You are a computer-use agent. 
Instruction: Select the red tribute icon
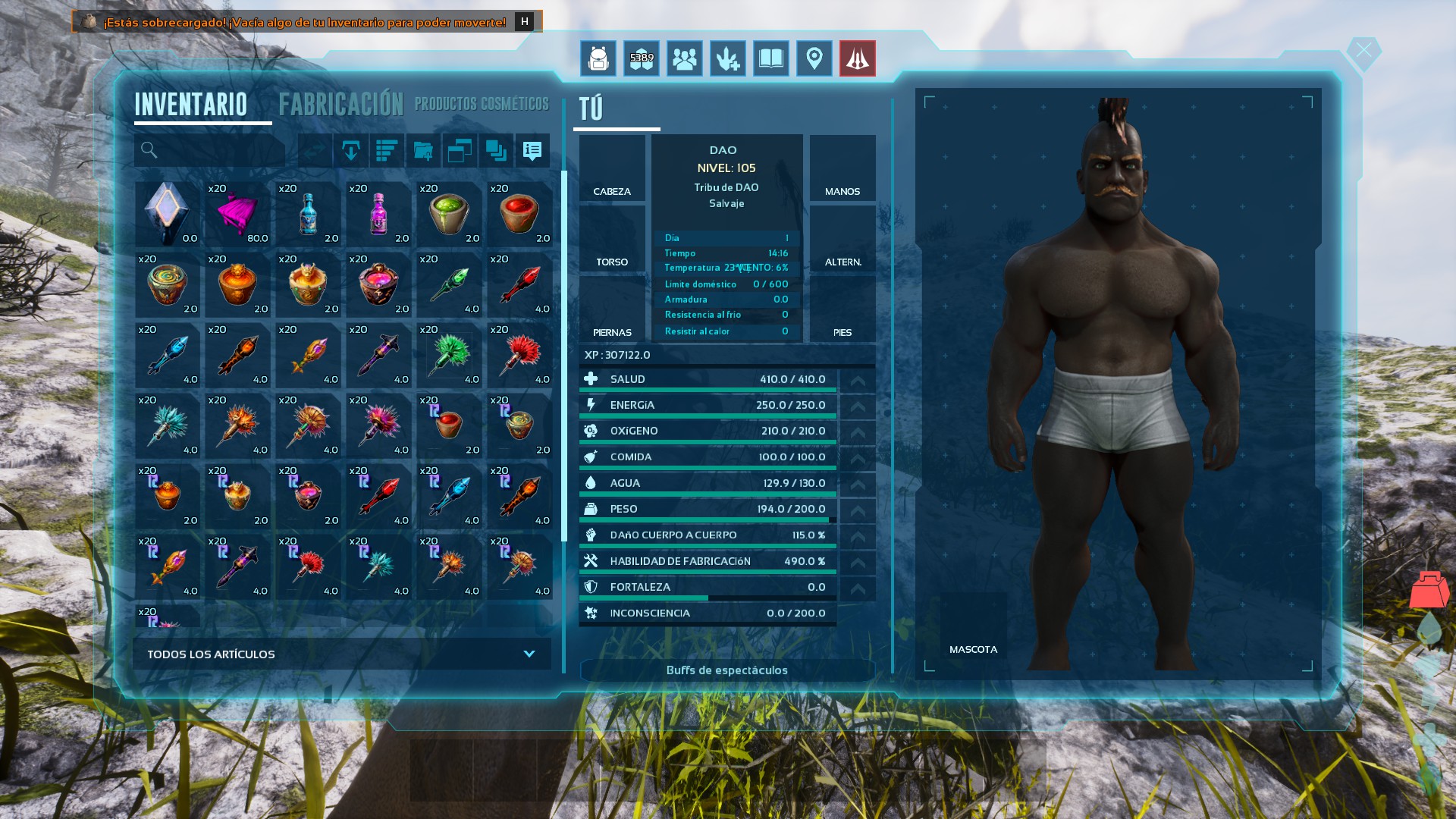point(857,58)
